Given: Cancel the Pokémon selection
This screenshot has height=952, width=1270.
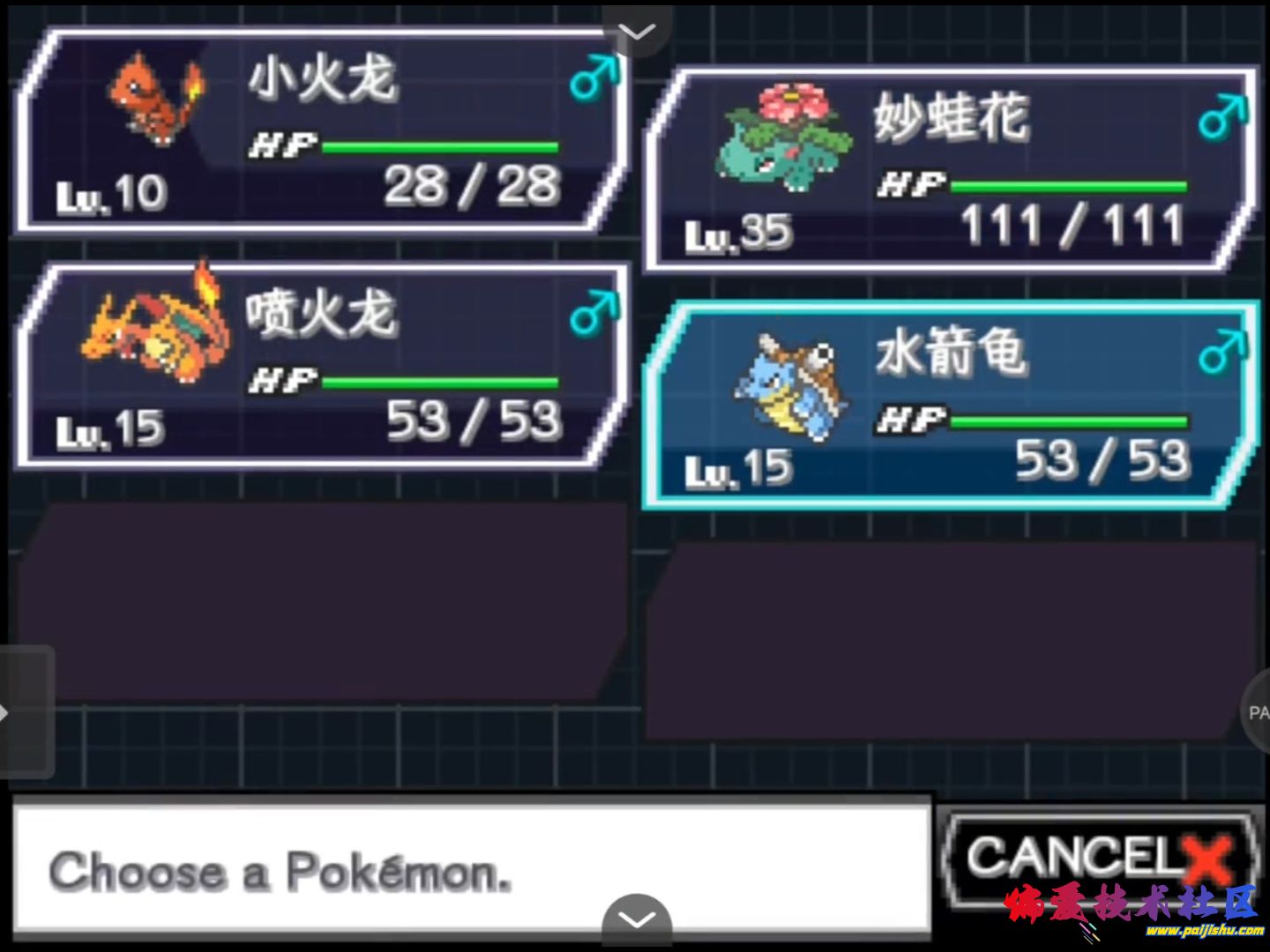Looking at the screenshot, I should tap(1097, 857).
